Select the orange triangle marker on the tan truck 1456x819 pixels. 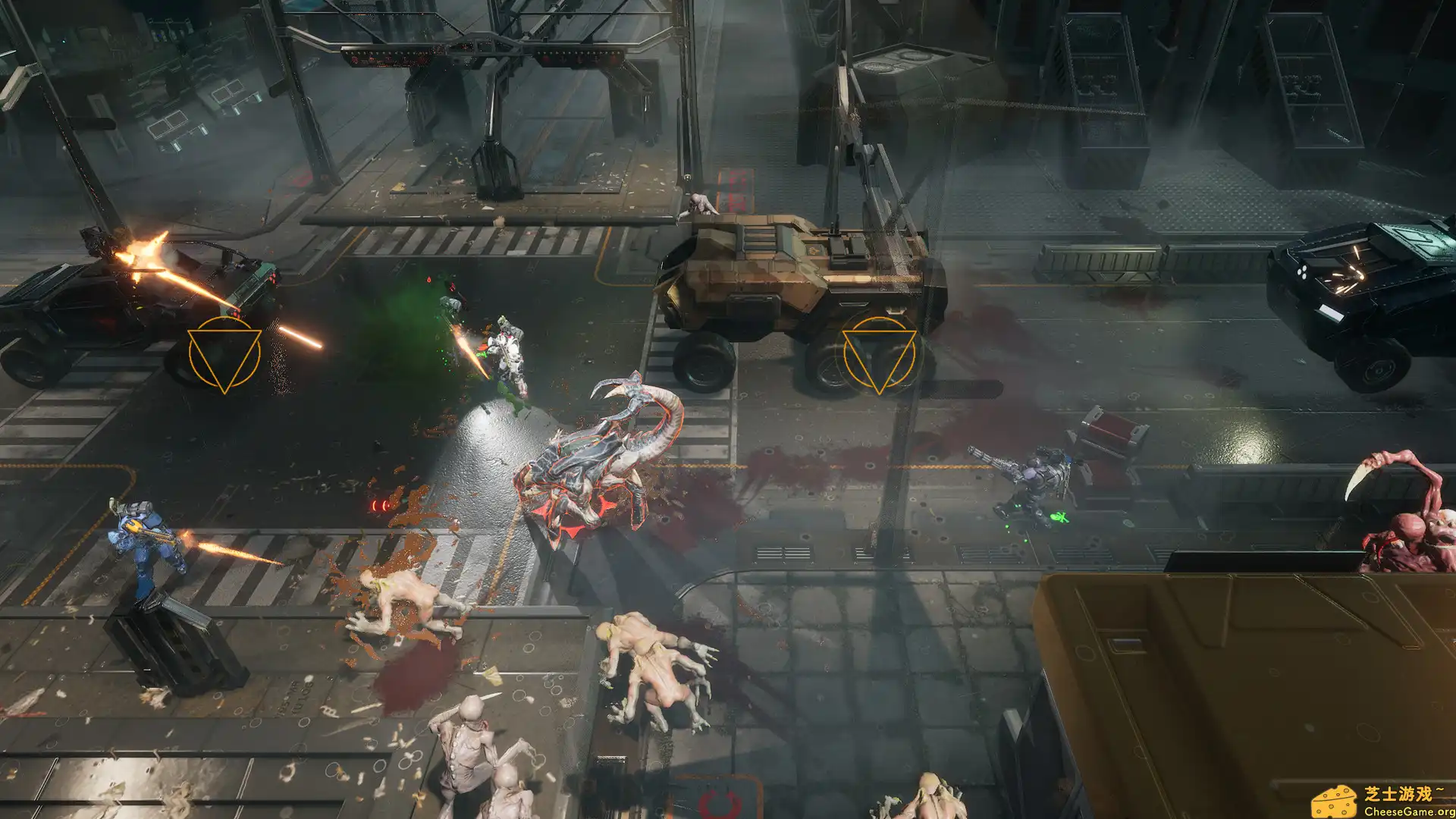[x=879, y=354]
